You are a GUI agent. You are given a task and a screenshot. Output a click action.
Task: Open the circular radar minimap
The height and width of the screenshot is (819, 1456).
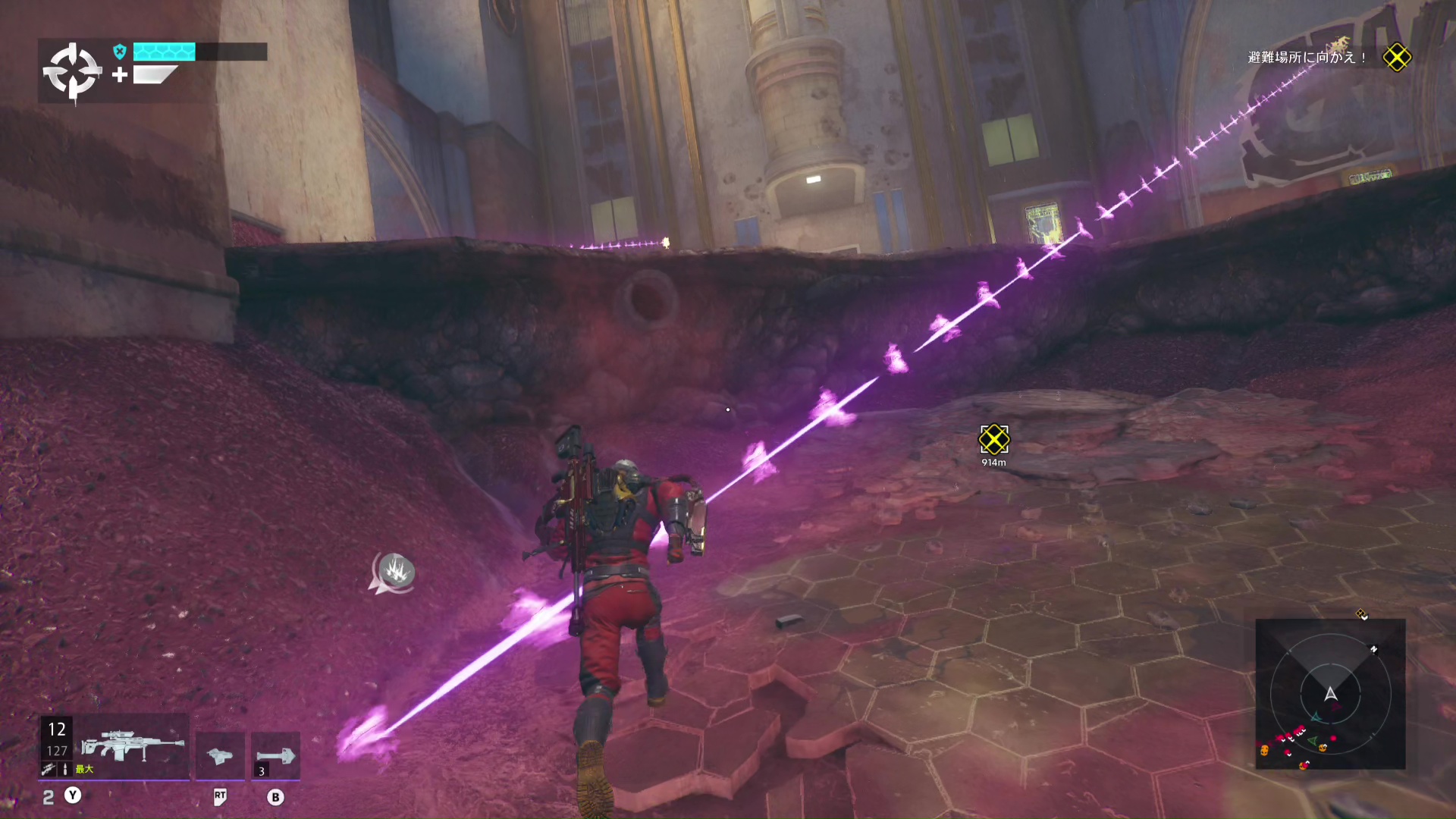tap(1330, 694)
